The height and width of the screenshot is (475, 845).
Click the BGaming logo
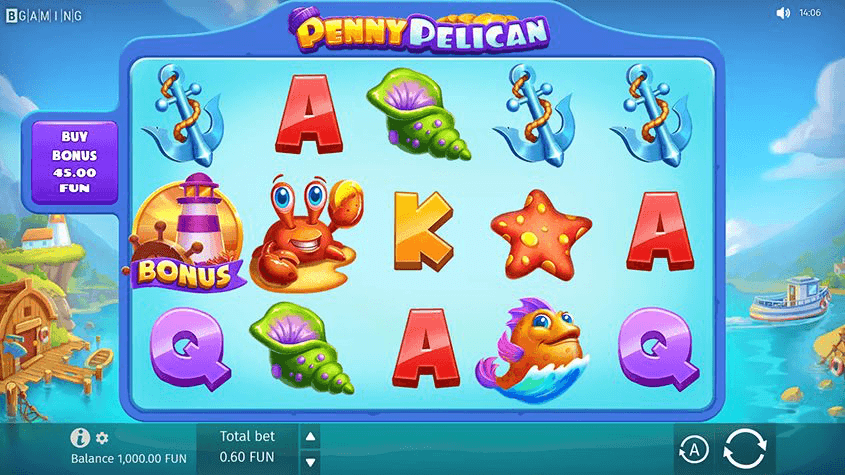(44, 15)
